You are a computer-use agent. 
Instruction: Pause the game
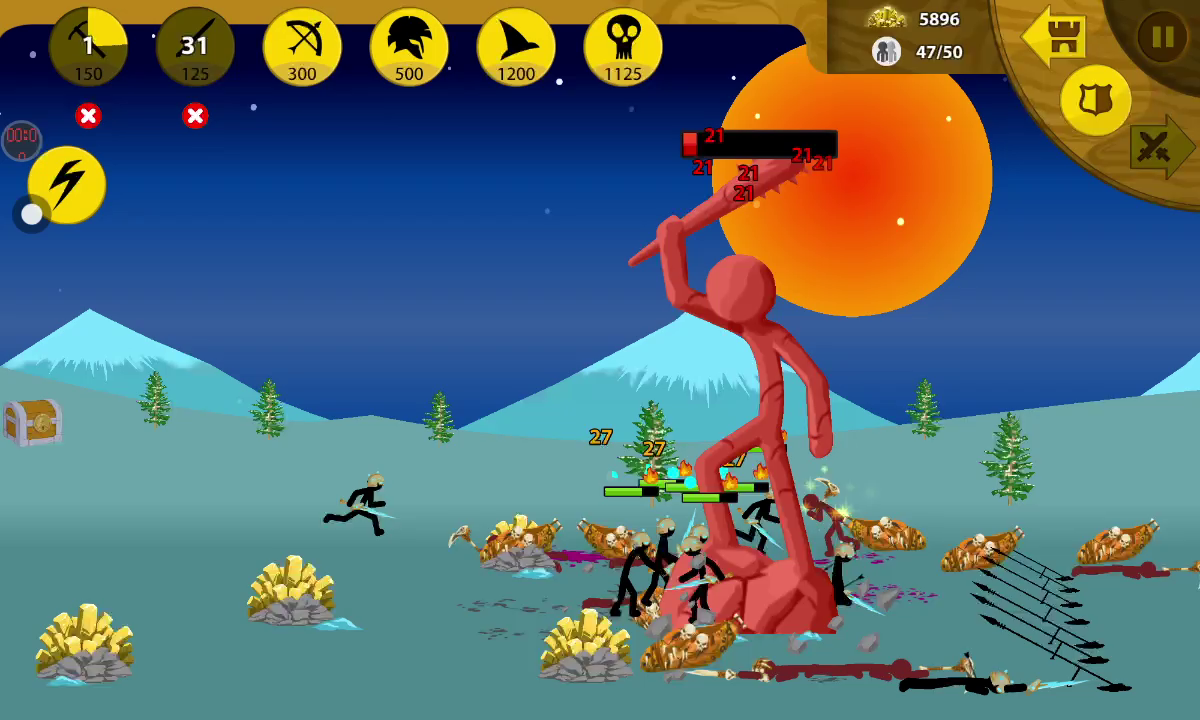point(1162,38)
